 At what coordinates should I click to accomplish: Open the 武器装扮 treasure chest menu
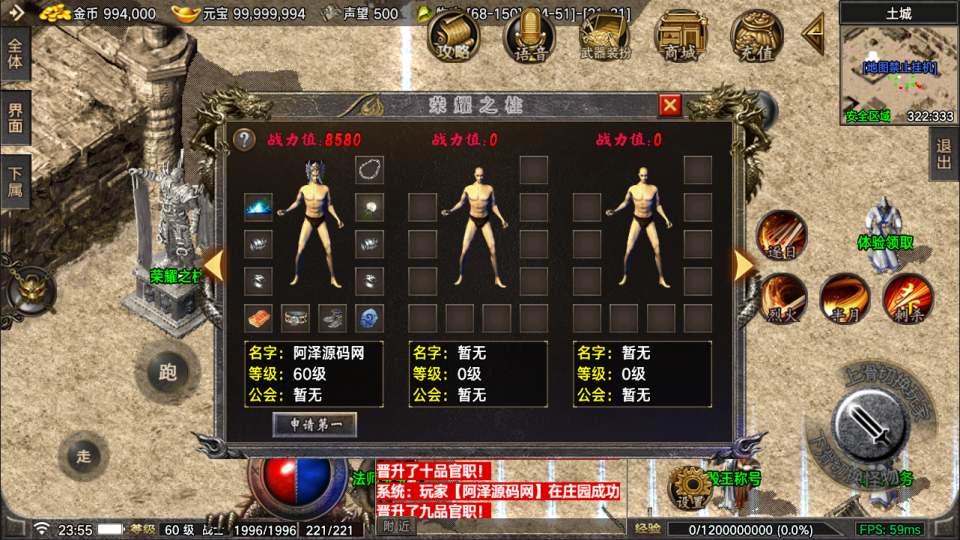coord(604,38)
